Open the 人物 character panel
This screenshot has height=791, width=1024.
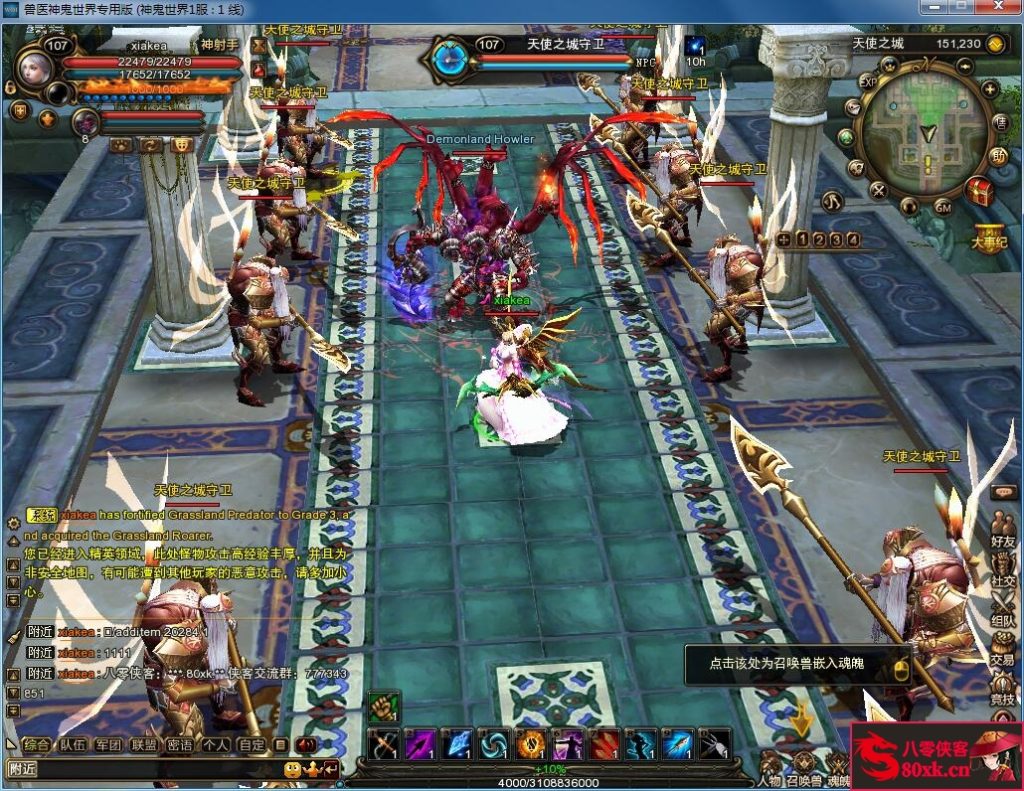pyautogui.click(x=770, y=766)
